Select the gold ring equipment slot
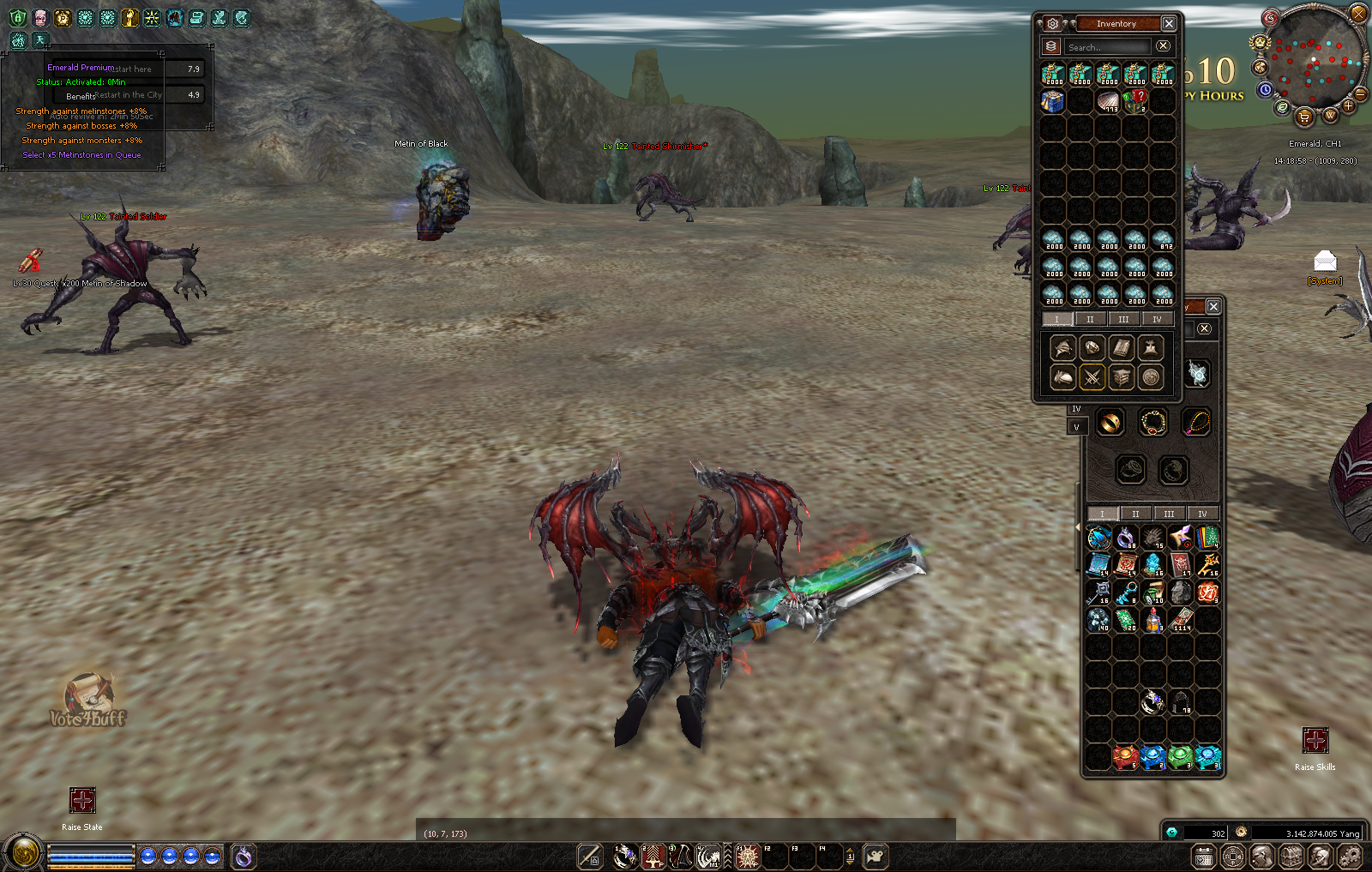Image resolution: width=1372 pixels, height=872 pixels. [1110, 423]
